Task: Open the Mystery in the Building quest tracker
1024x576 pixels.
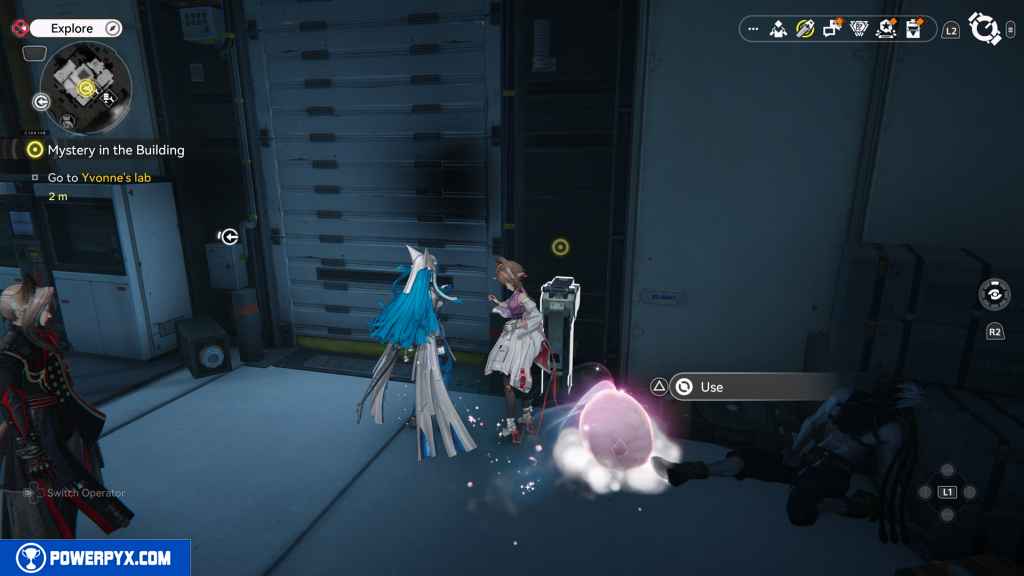Action: [115, 150]
